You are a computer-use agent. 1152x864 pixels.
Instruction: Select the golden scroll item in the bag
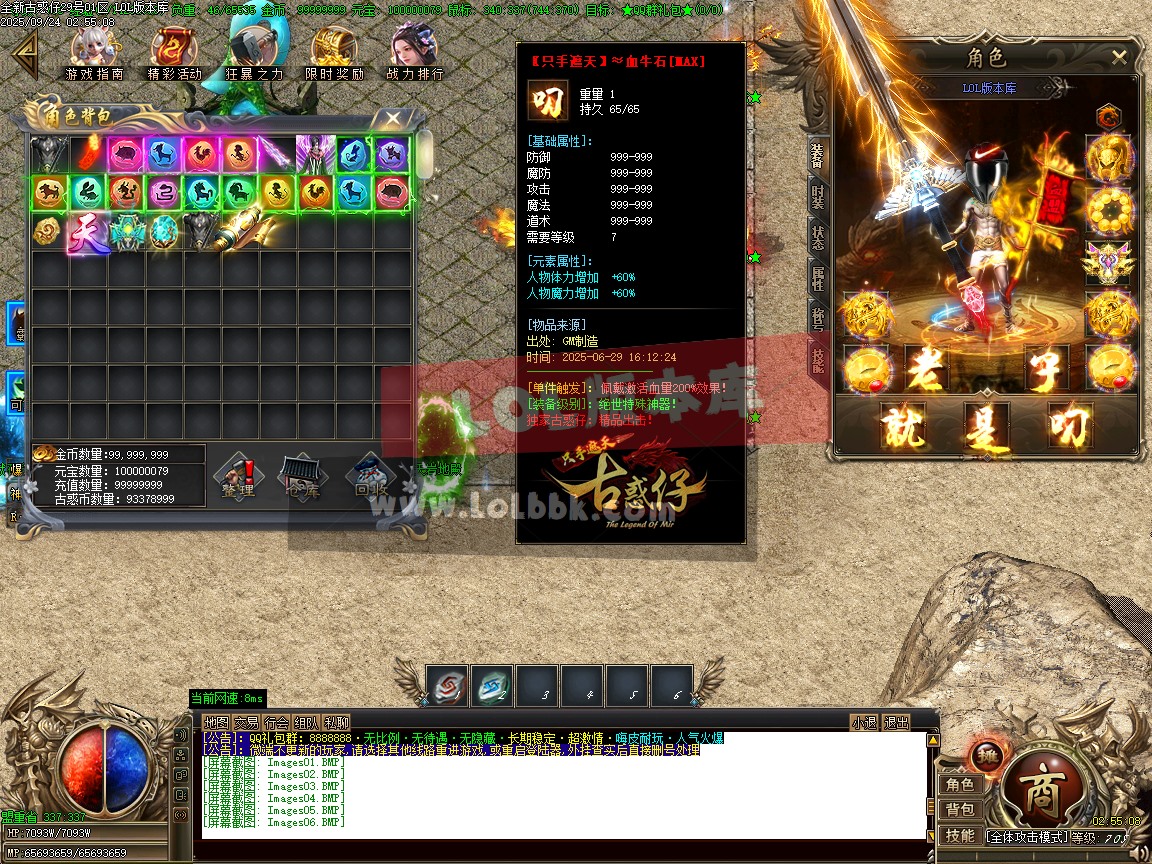[x=242, y=230]
